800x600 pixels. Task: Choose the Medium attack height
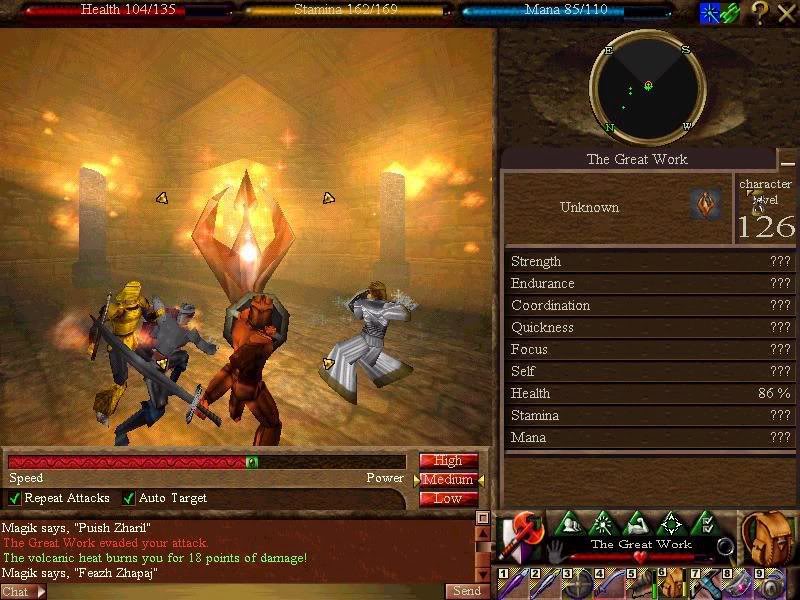tap(448, 480)
